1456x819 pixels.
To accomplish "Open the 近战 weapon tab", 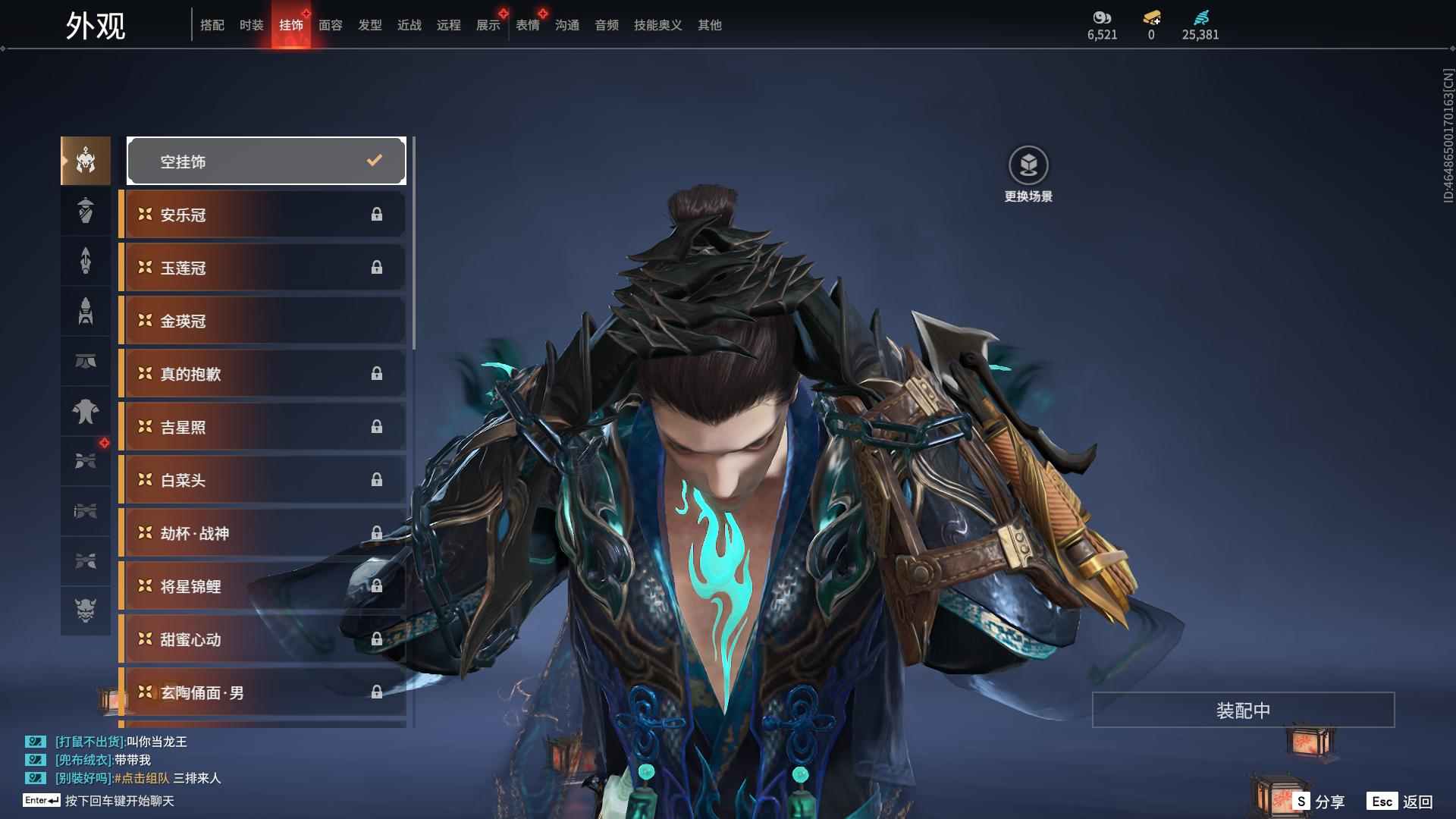I will (409, 25).
